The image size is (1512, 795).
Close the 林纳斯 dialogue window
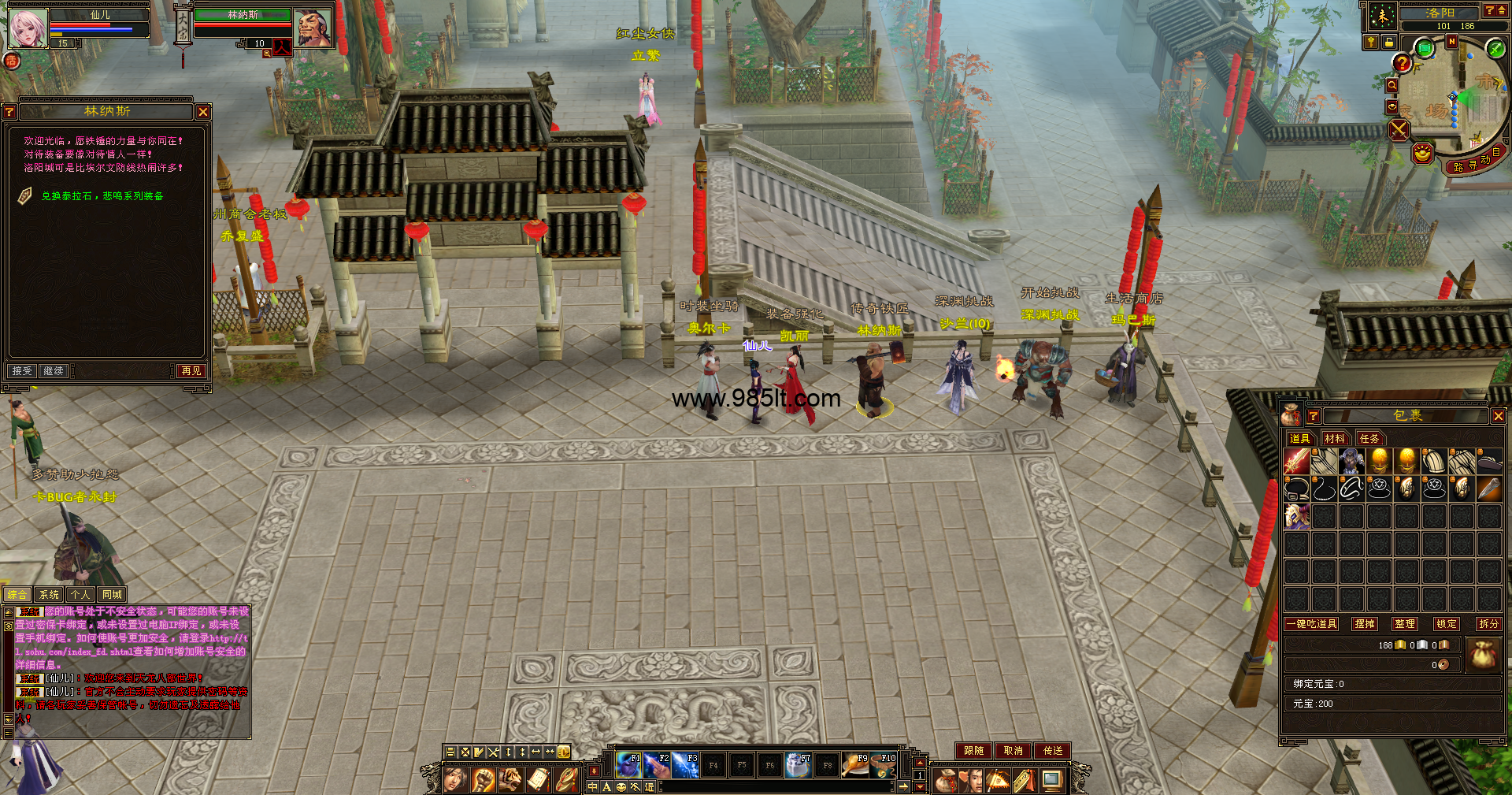pyautogui.click(x=203, y=112)
